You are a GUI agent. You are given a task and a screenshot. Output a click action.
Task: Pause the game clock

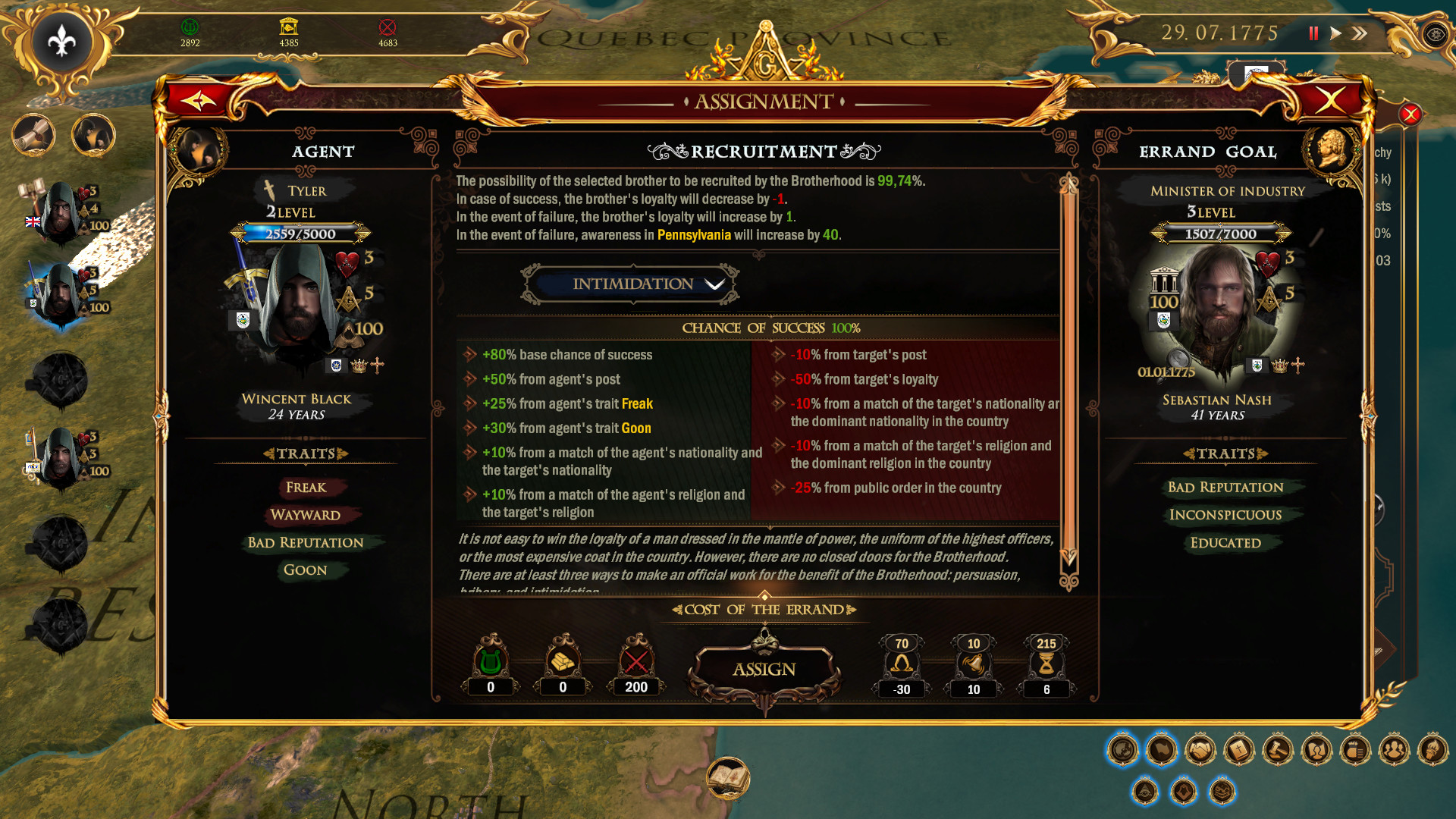(1313, 33)
